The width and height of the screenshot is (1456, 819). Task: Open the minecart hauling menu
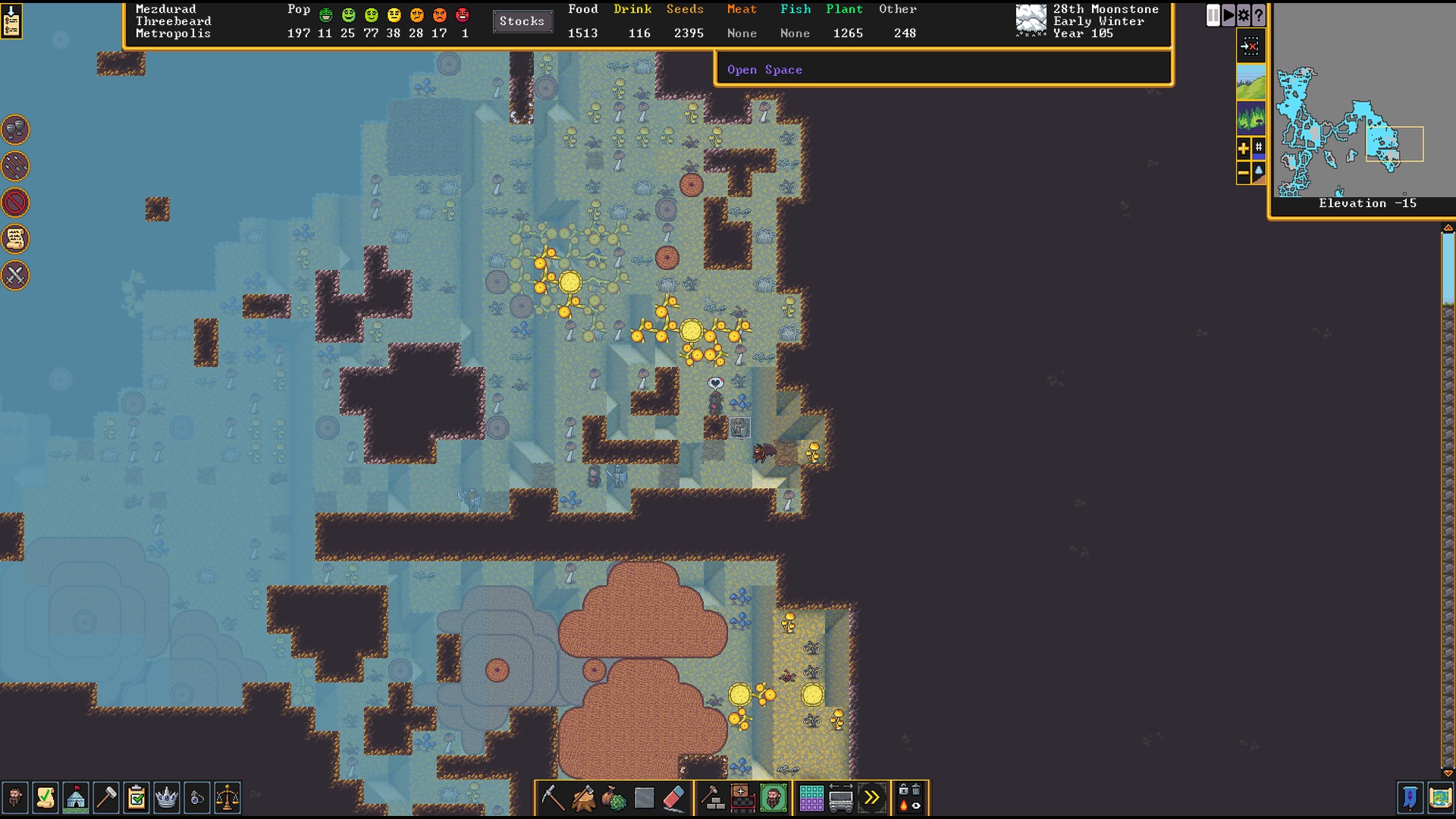(x=841, y=798)
